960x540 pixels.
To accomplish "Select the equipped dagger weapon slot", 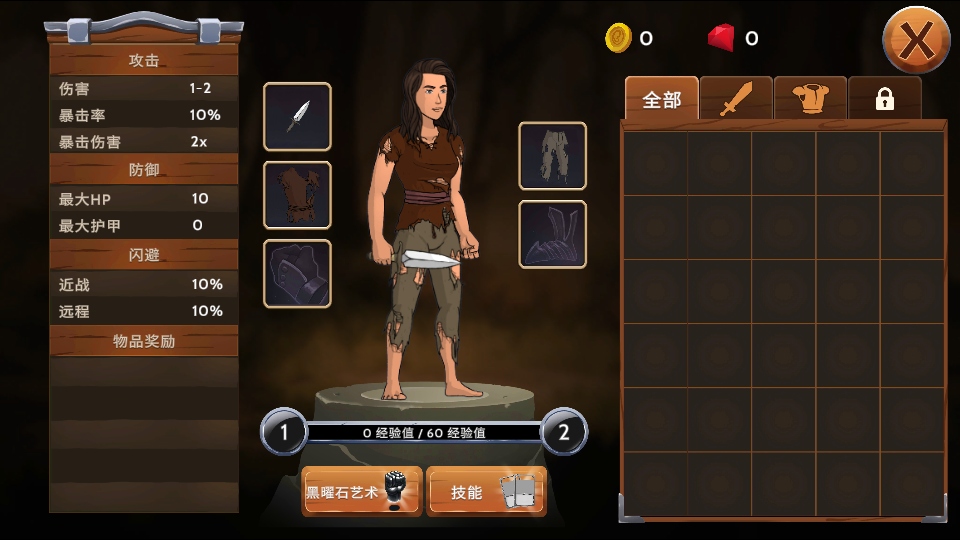I will point(297,117).
